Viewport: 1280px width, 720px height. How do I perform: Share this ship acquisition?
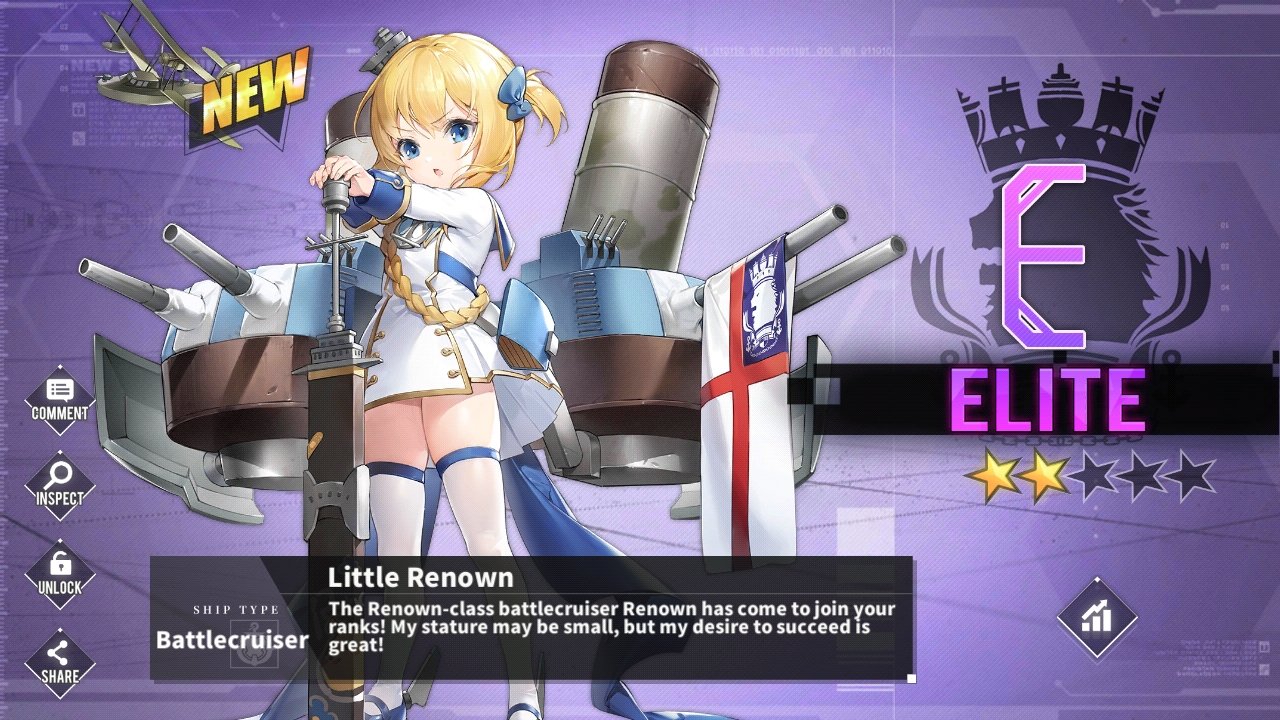point(60,662)
